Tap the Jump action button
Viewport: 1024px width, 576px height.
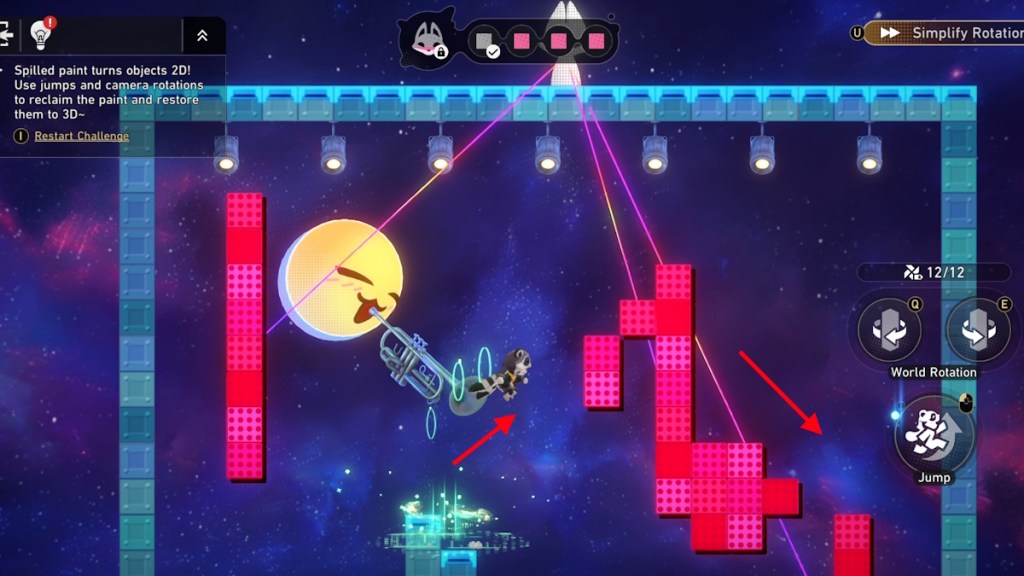pyautogui.click(x=933, y=433)
